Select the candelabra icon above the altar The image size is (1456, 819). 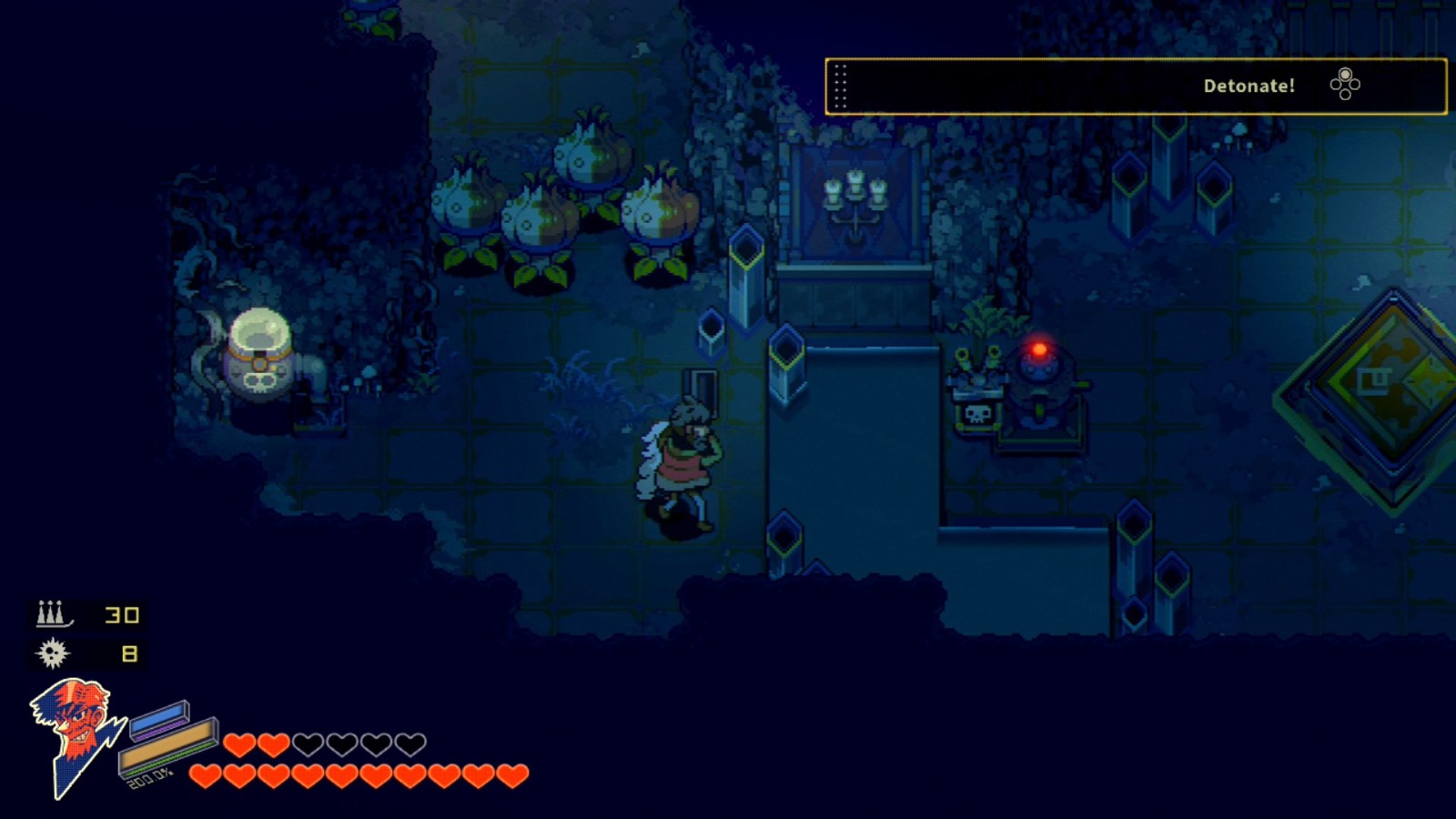(x=854, y=196)
